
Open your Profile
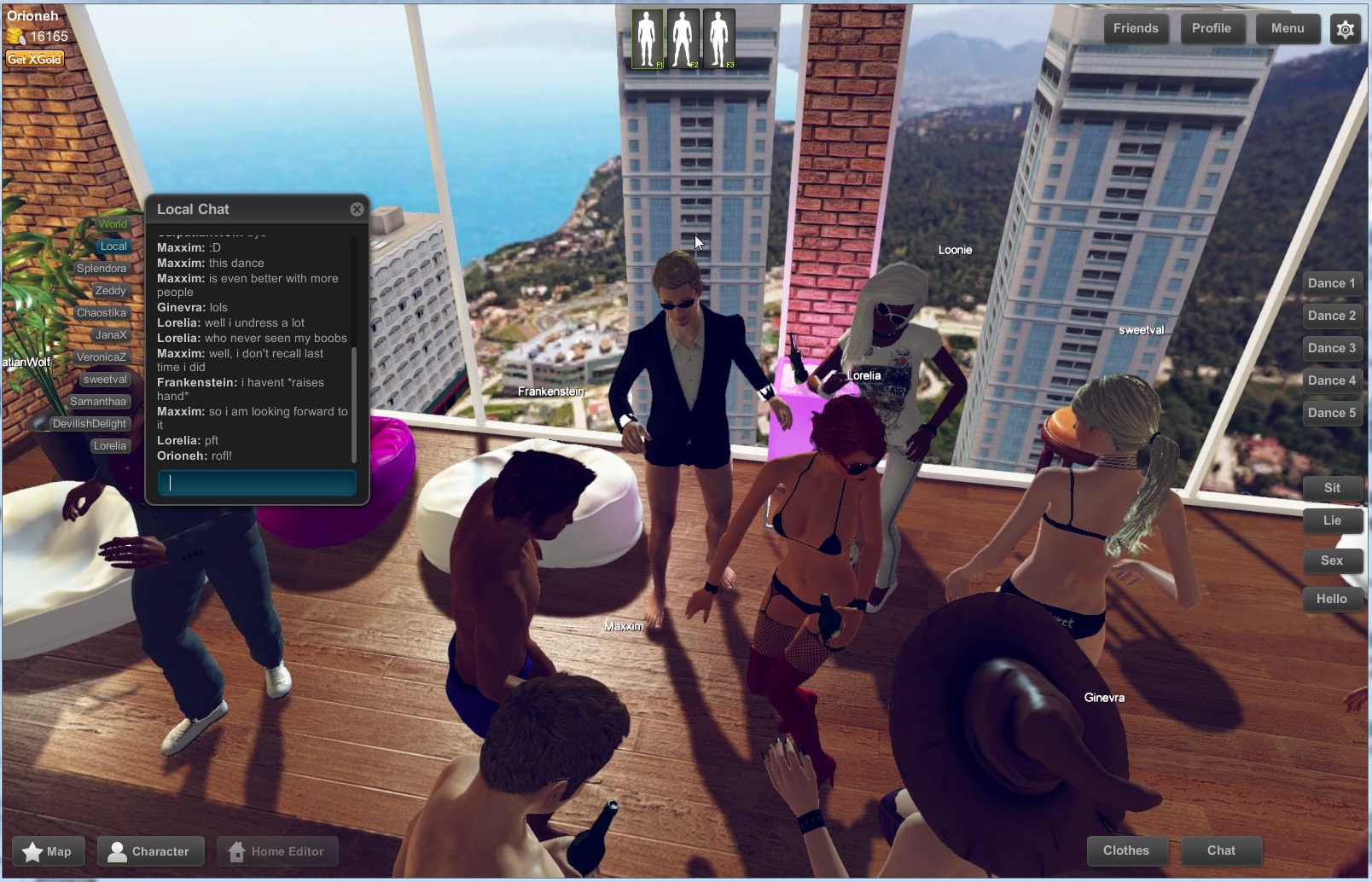[1212, 28]
